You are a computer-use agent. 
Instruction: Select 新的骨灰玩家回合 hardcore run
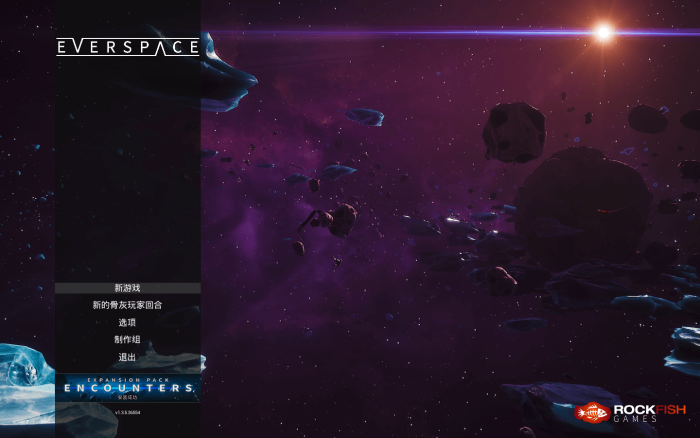pyautogui.click(x=127, y=305)
